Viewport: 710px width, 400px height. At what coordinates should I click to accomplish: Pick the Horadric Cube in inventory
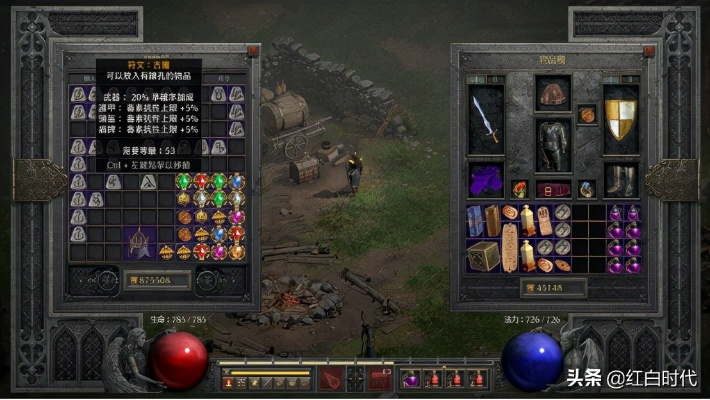click(x=482, y=255)
